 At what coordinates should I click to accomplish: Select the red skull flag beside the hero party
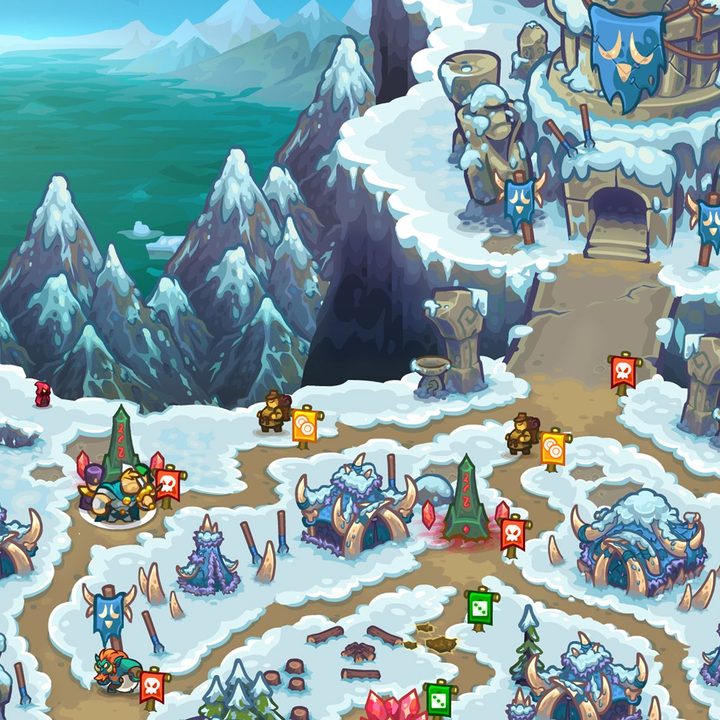pyautogui.click(x=167, y=484)
